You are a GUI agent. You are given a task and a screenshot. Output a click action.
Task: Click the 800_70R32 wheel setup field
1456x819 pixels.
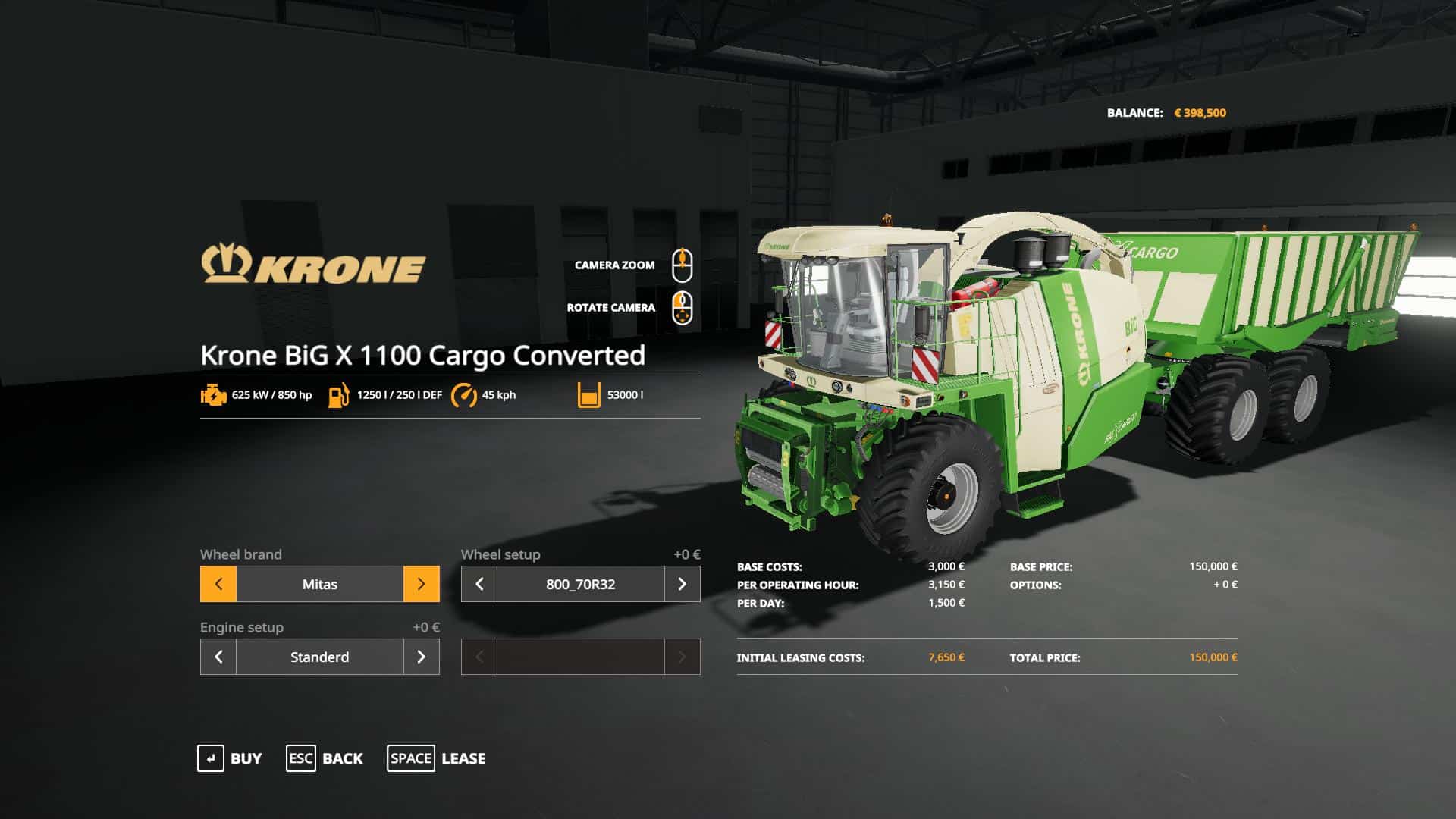[580, 584]
